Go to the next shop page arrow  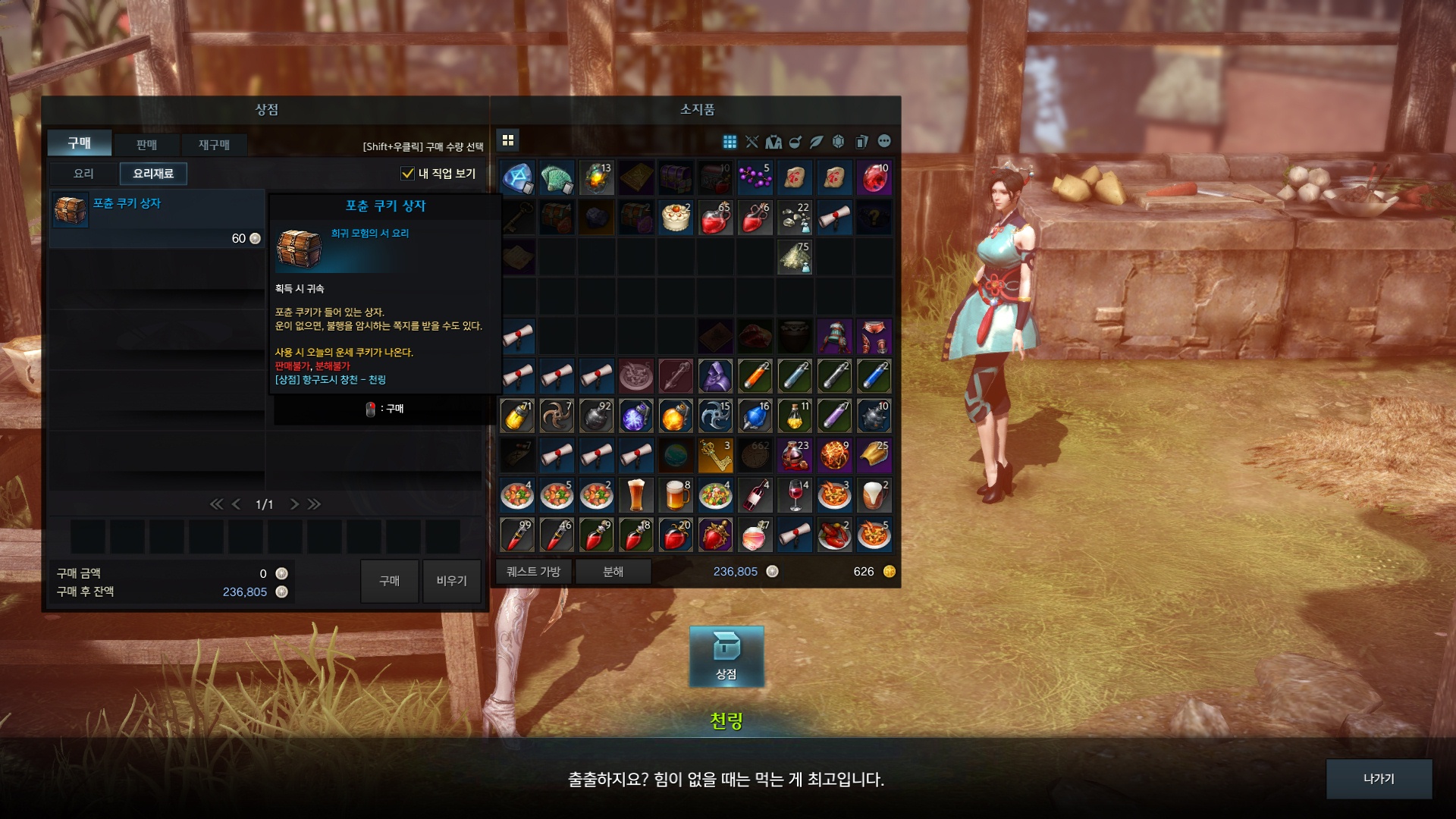click(294, 504)
